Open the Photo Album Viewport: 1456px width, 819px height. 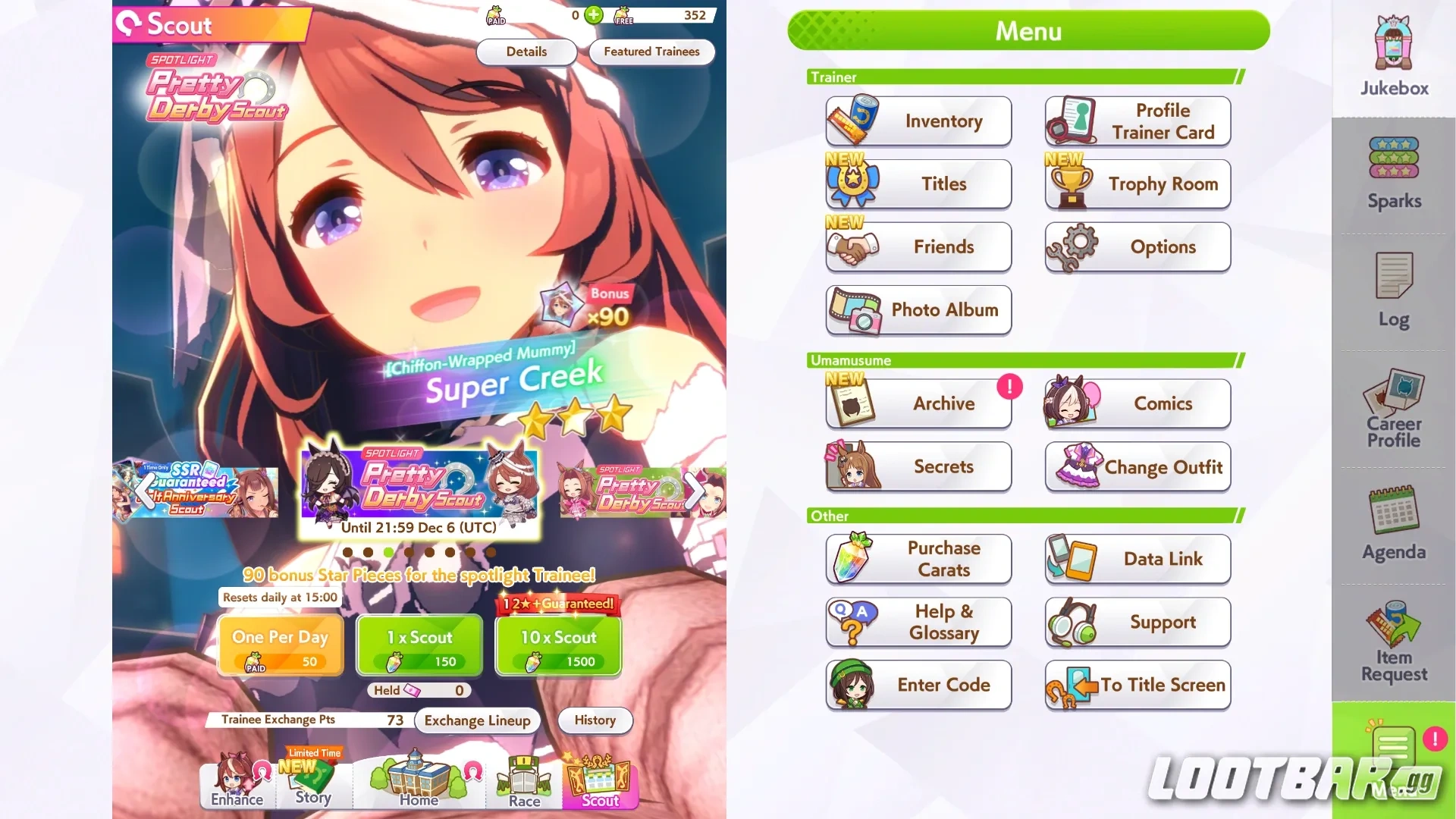click(x=918, y=309)
